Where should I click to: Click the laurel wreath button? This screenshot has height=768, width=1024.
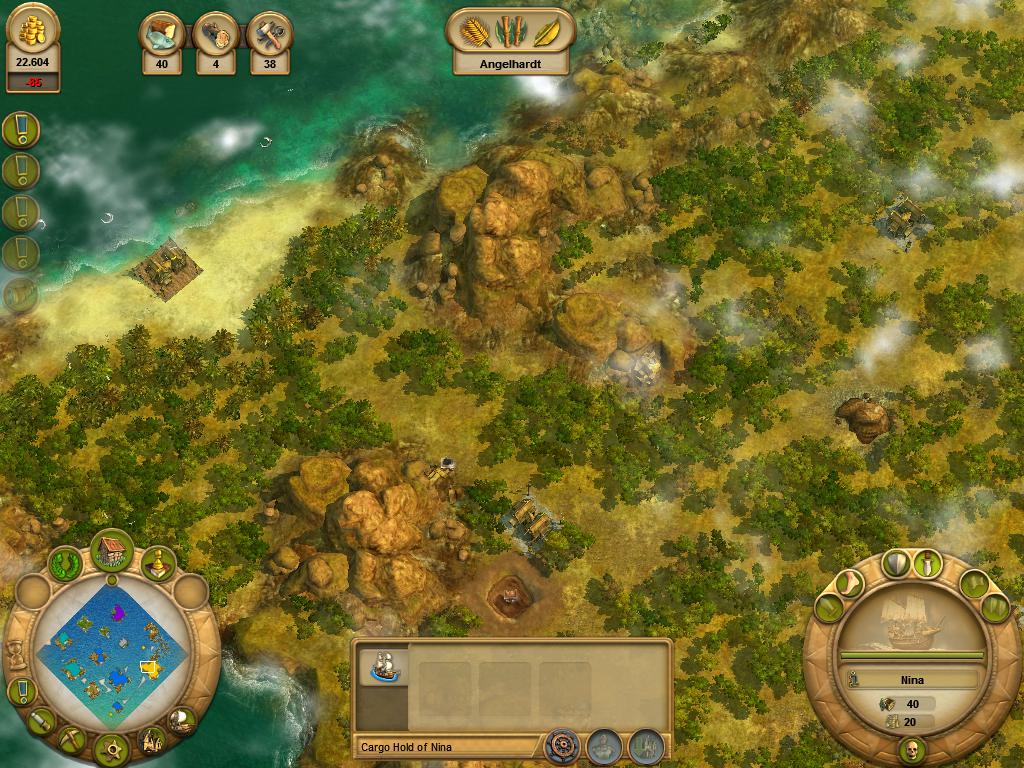tap(66, 563)
